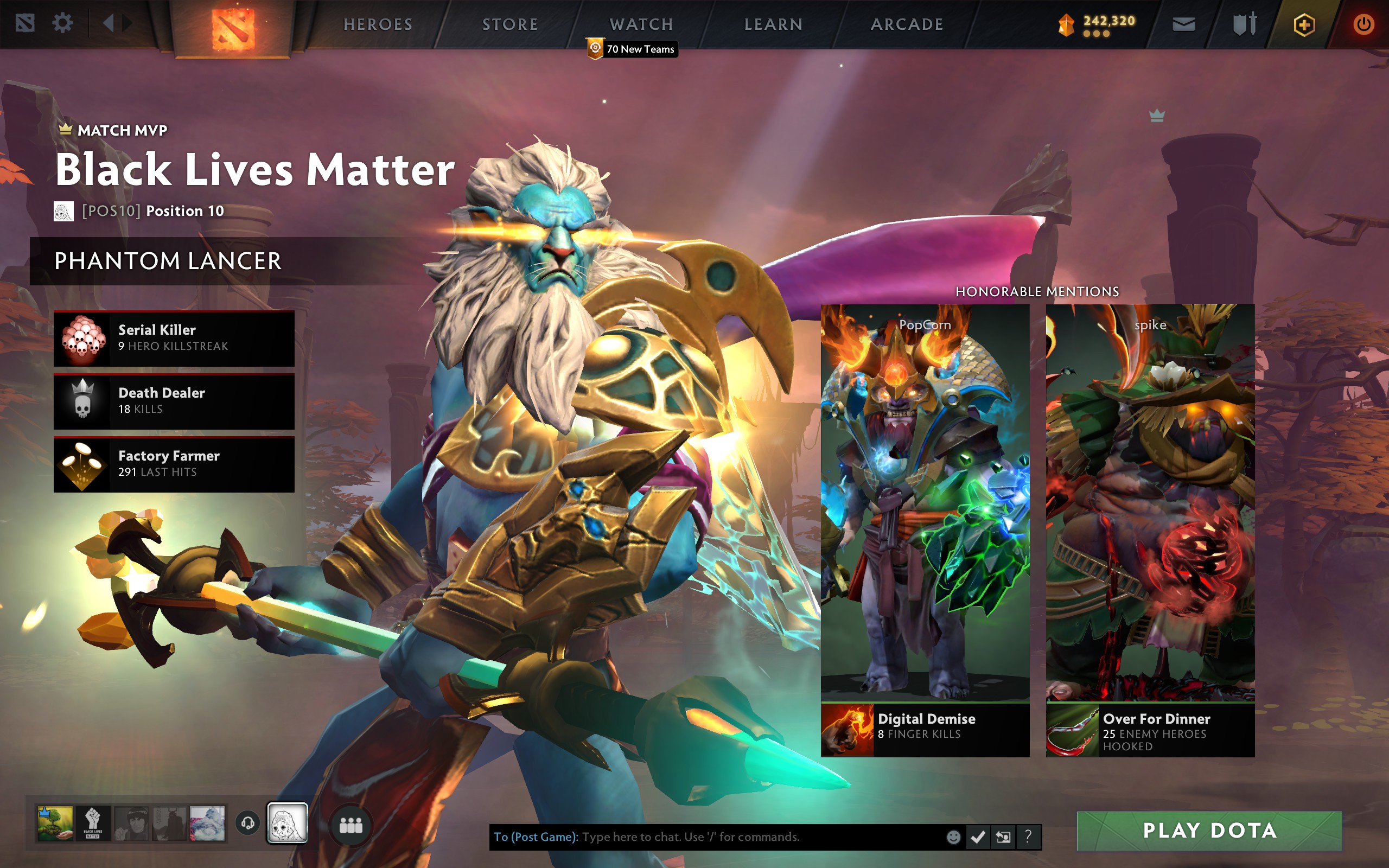Open the settings gear menu
Screen dimensions: 1389x868
pos(62,23)
